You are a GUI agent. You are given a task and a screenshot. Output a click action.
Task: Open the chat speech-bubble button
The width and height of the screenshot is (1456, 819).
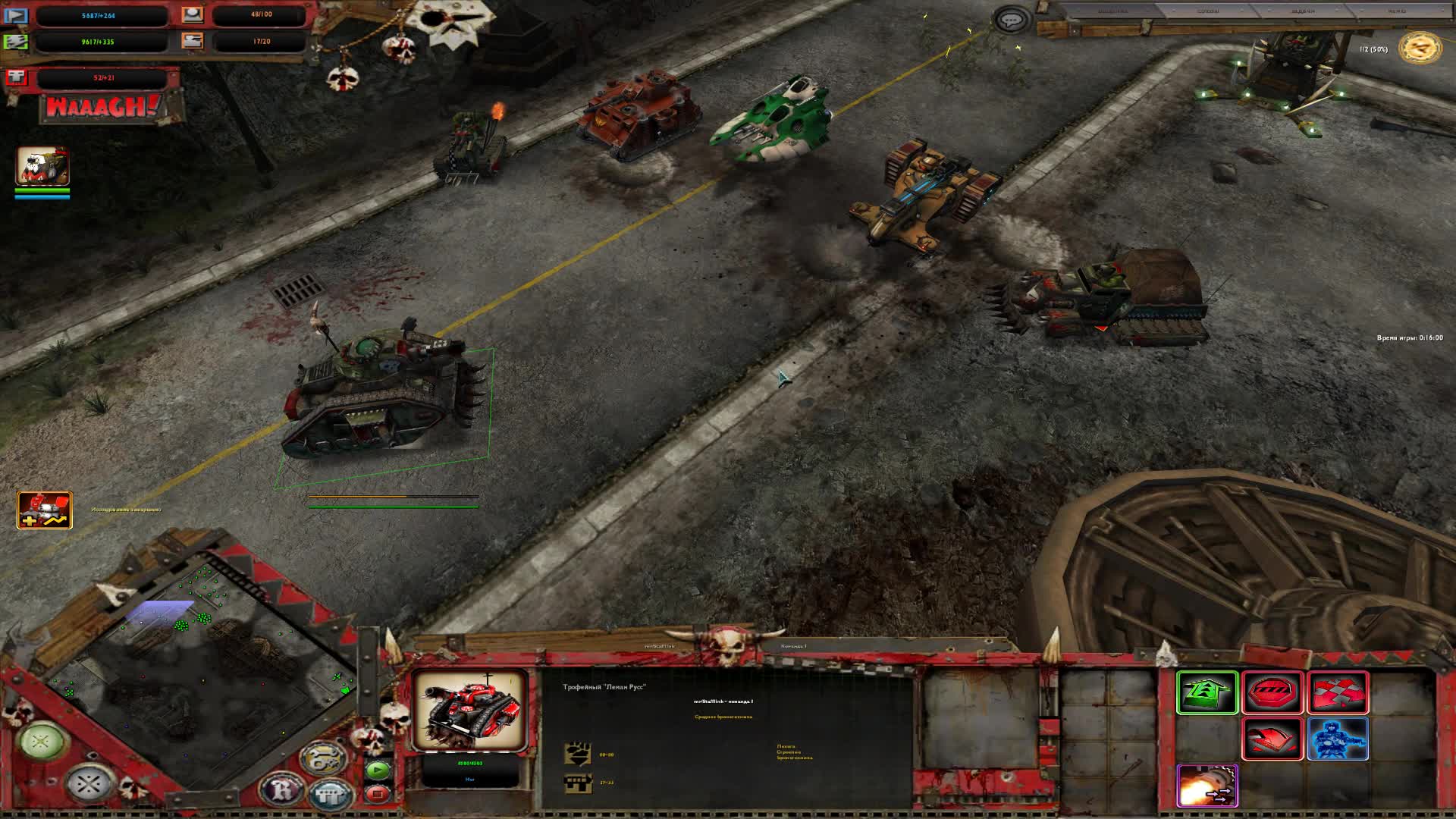(1011, 20)
